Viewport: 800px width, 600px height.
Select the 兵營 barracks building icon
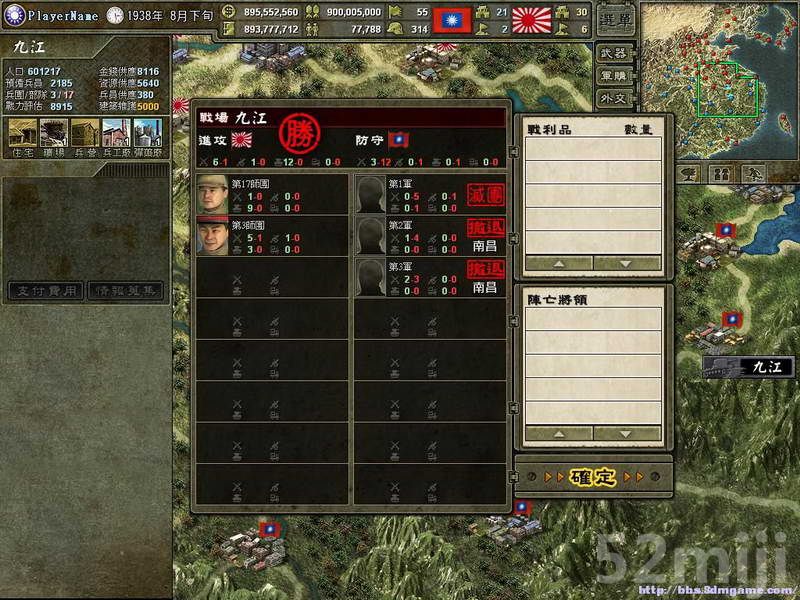(x=85, y=134)
